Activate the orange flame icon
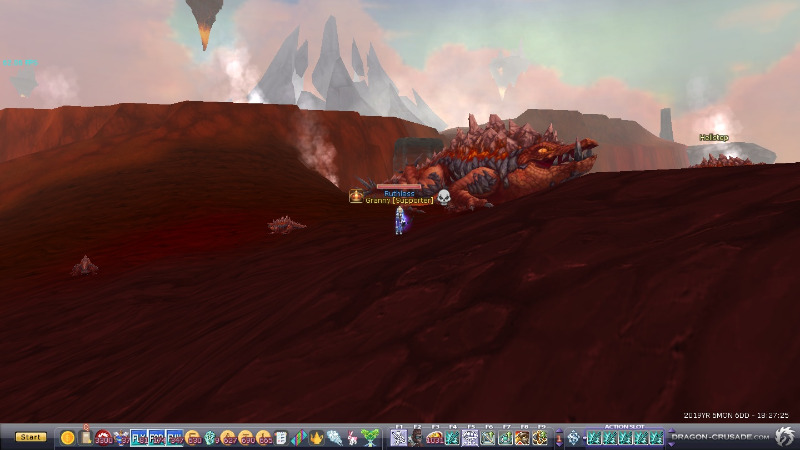The height and width of the screenshot is (450, 800). click(317, 437)
